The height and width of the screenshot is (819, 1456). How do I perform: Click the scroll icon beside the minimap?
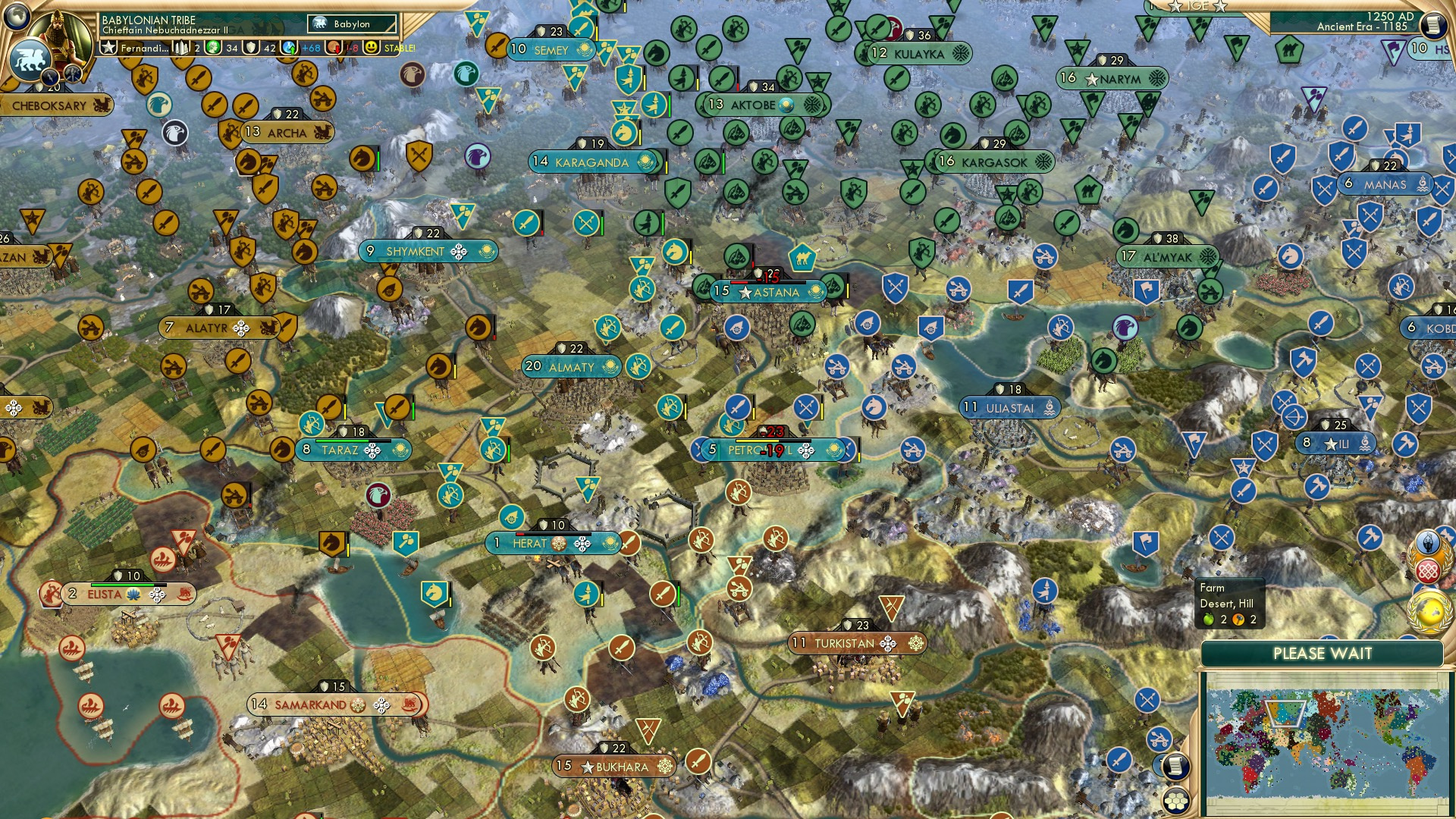[1175, 767]
